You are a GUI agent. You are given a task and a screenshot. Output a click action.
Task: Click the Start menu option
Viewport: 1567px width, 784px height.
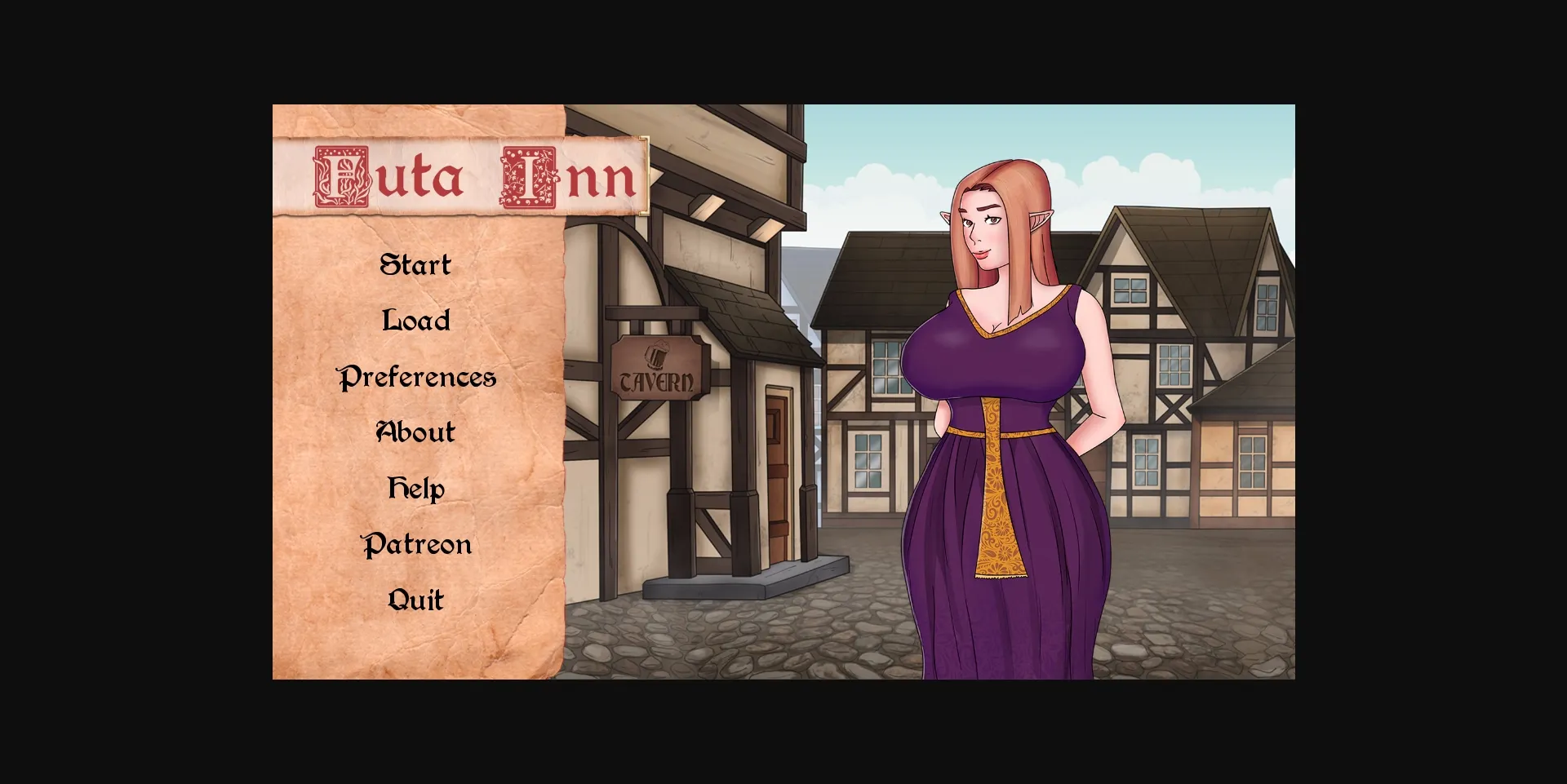[415, 264]
